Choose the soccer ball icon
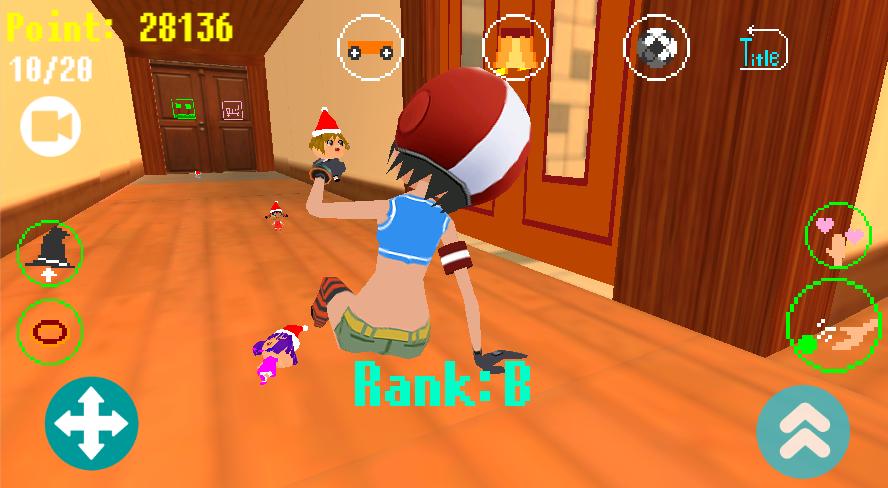Viewport: 888px width, 488px height. [x=657, y=47]
